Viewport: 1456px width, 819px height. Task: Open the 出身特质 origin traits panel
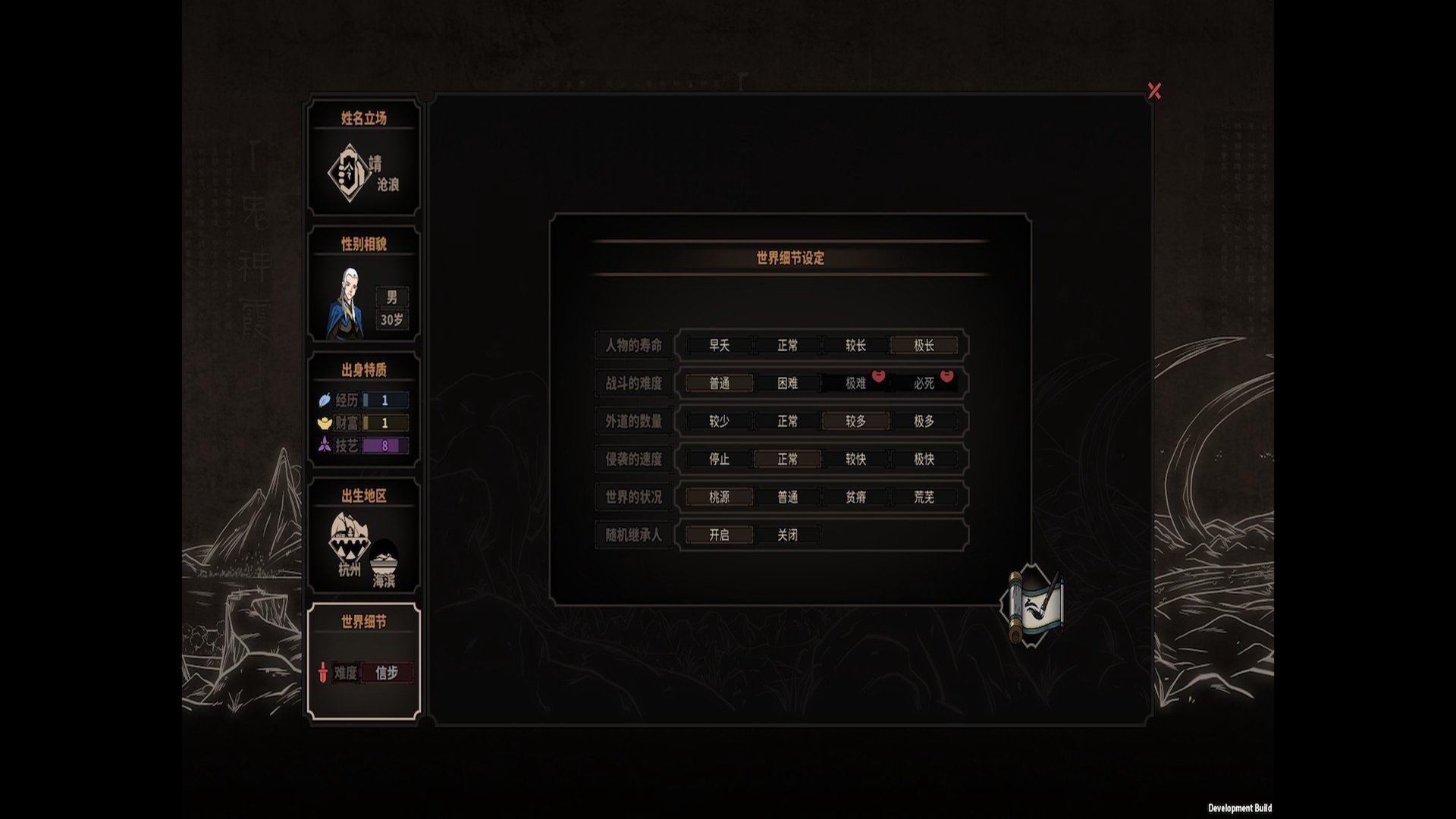pos(364,410)
